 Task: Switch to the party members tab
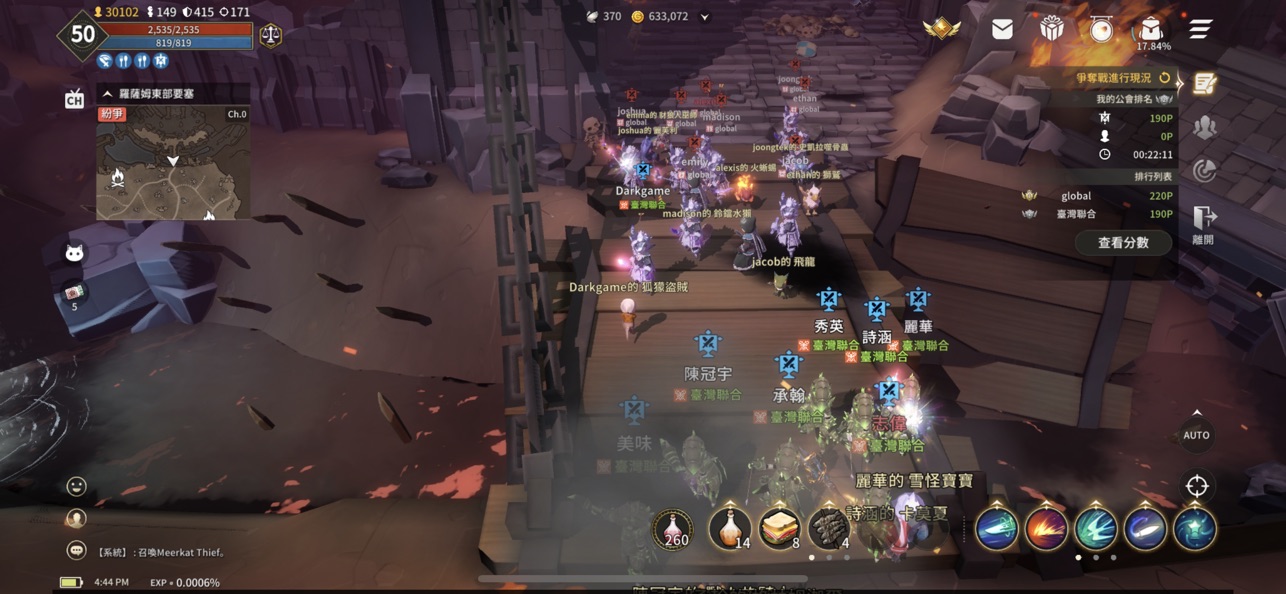1204,127
